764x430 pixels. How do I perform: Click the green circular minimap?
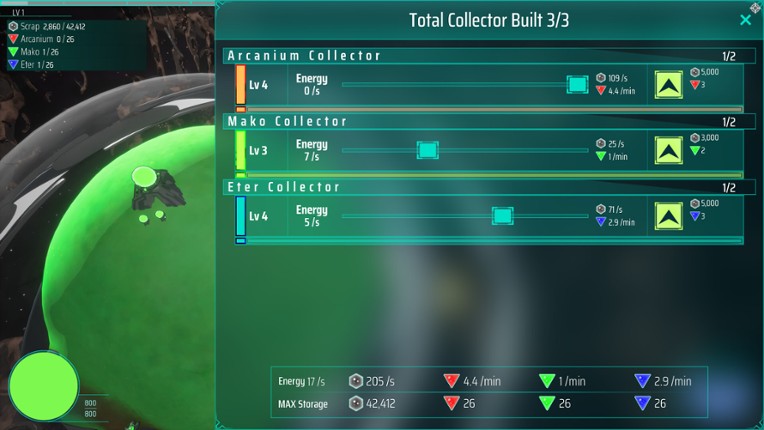click(x=44, y=386)
